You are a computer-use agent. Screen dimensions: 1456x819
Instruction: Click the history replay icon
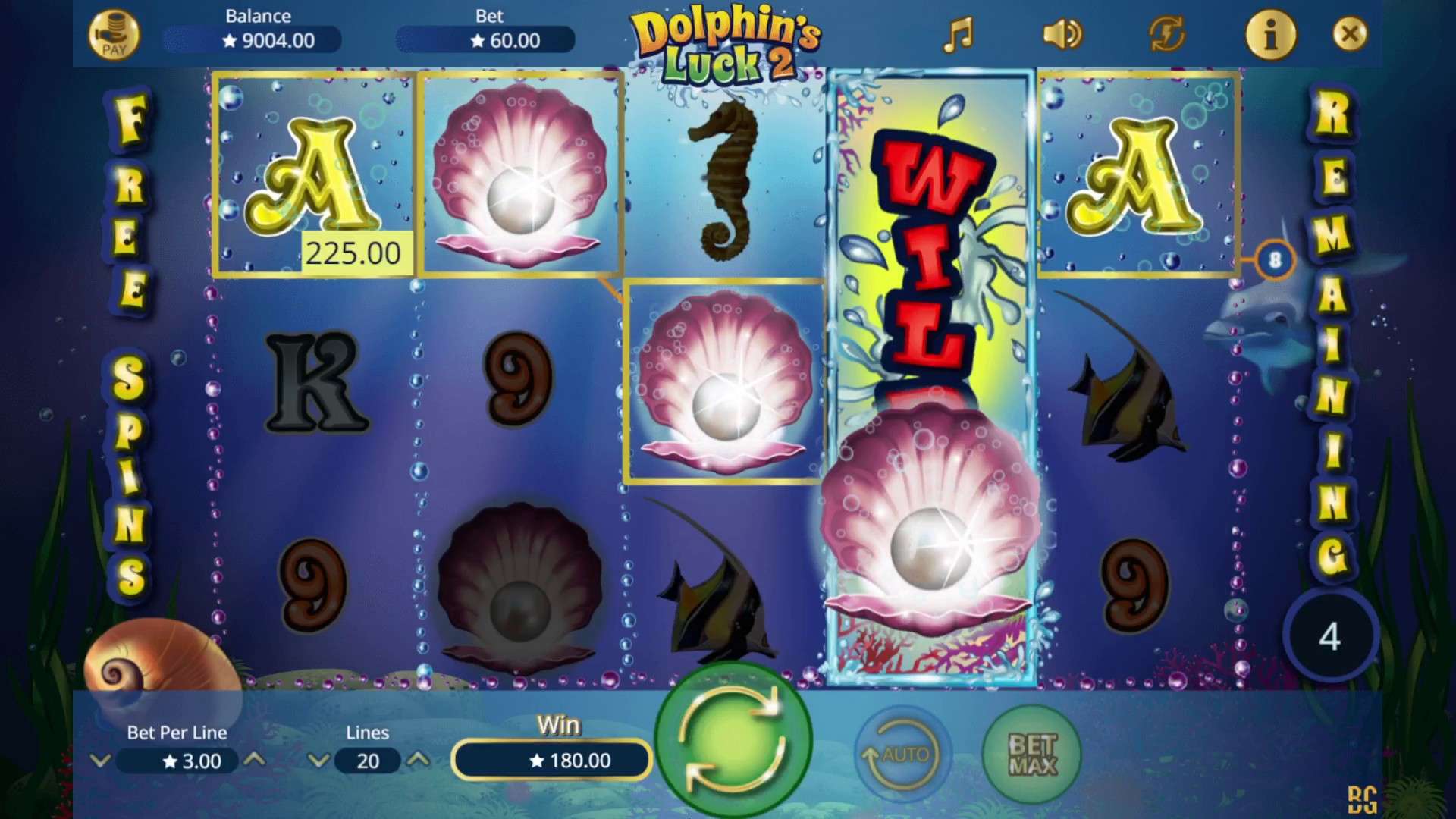(x=1166, y=34)
